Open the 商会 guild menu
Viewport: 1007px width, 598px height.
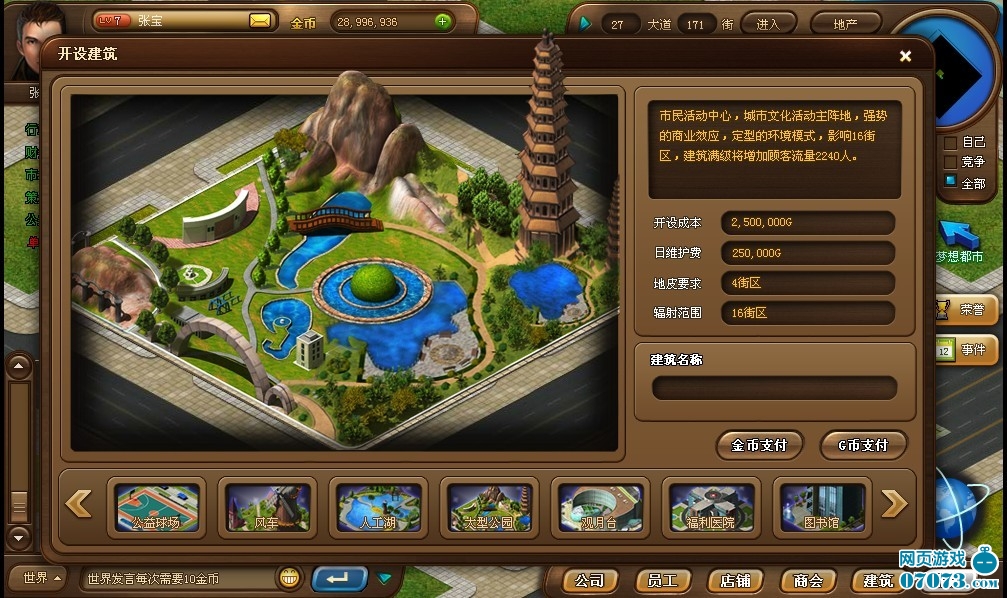click(808, 580)
